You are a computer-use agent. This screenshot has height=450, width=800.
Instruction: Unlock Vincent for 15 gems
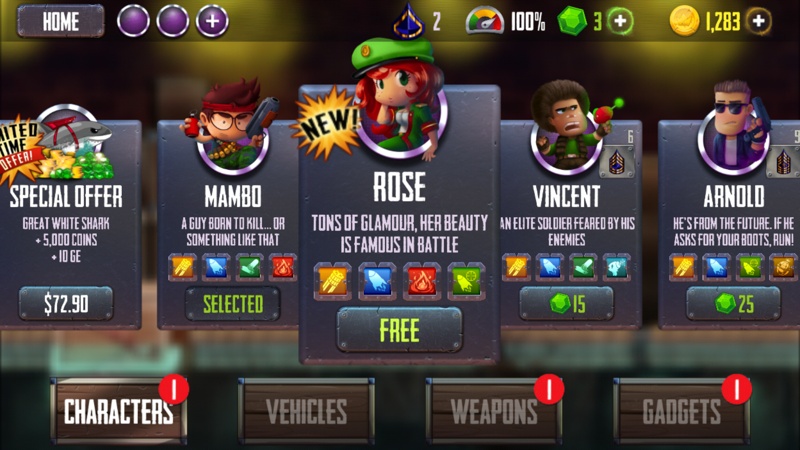click(566, 303)
